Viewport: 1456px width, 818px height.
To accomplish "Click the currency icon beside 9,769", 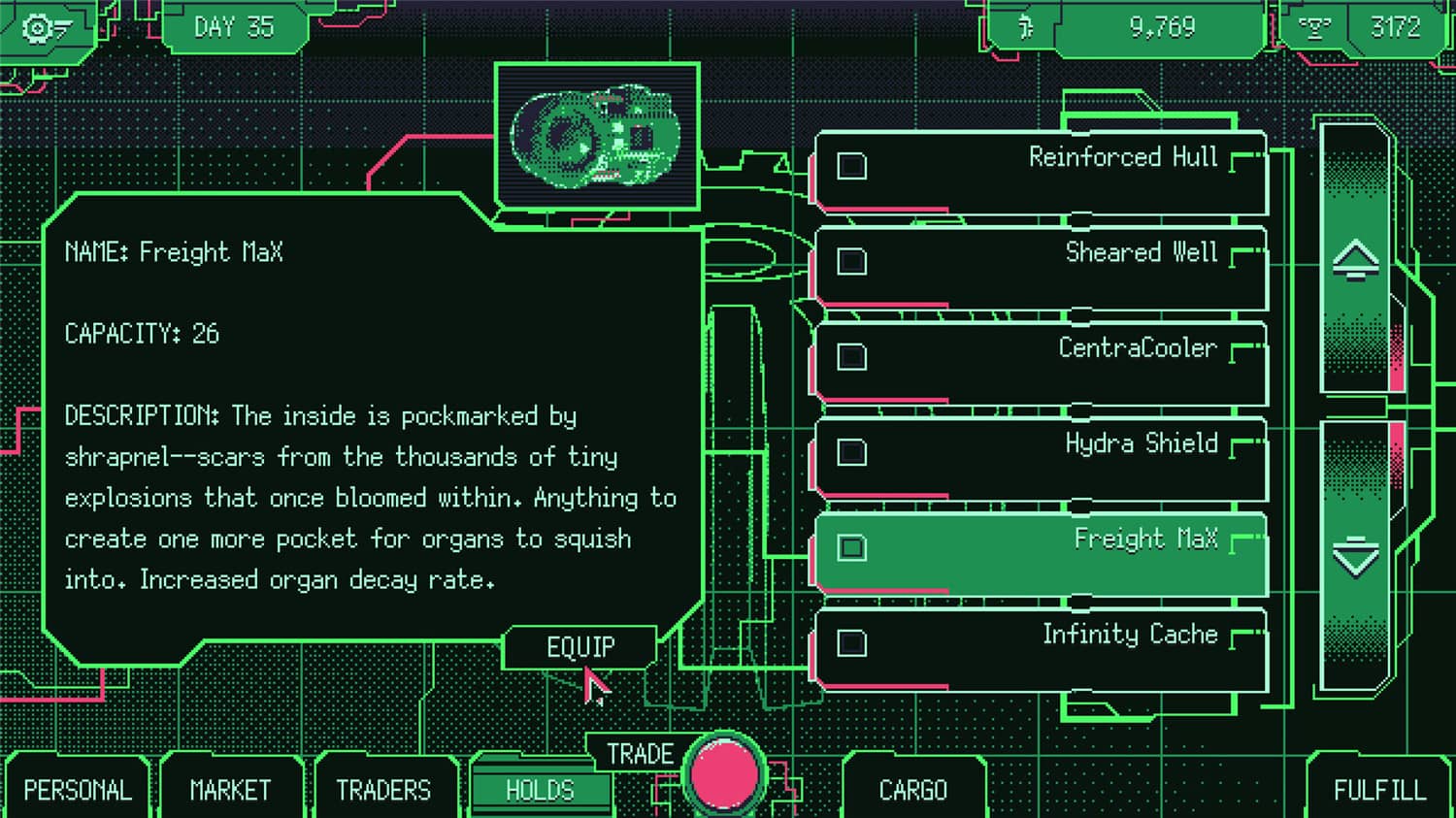I will 1026,27.
